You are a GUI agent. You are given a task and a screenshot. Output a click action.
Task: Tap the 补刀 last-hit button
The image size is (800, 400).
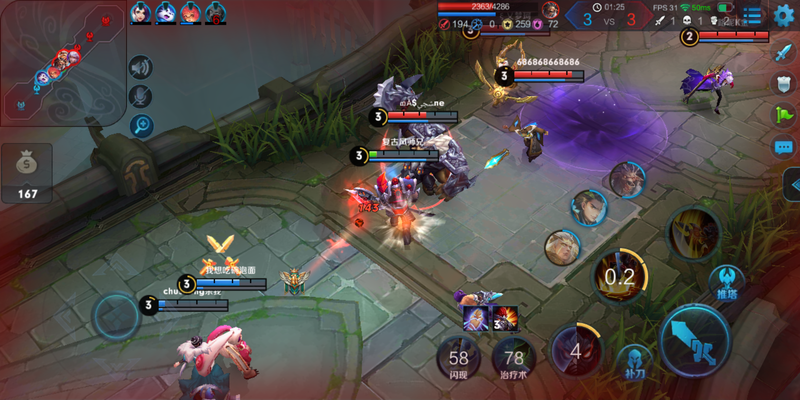coord(633,362)
